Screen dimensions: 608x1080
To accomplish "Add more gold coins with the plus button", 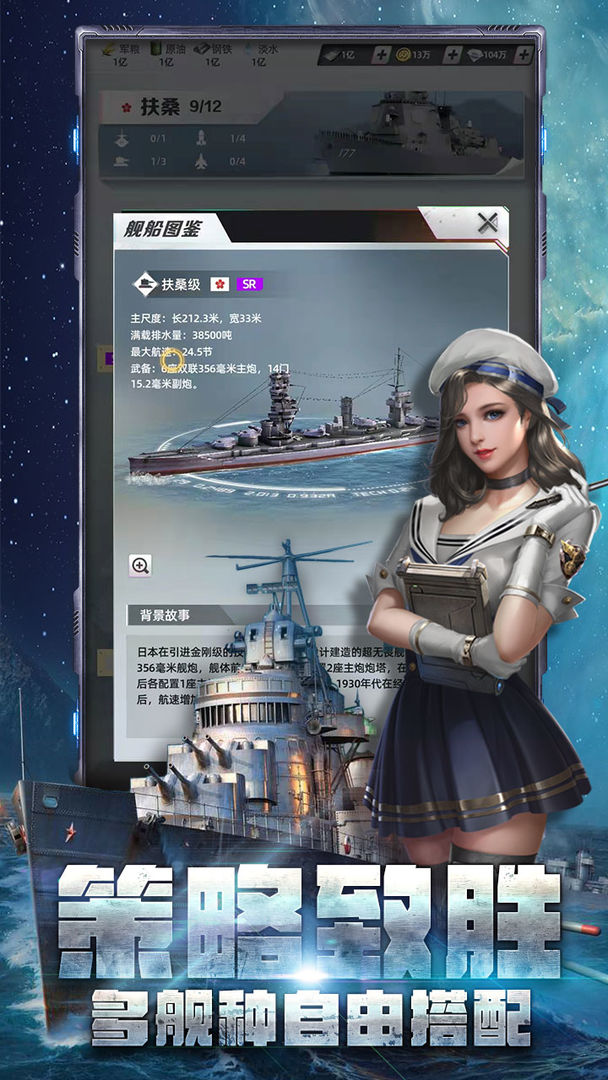I will 452,55.
